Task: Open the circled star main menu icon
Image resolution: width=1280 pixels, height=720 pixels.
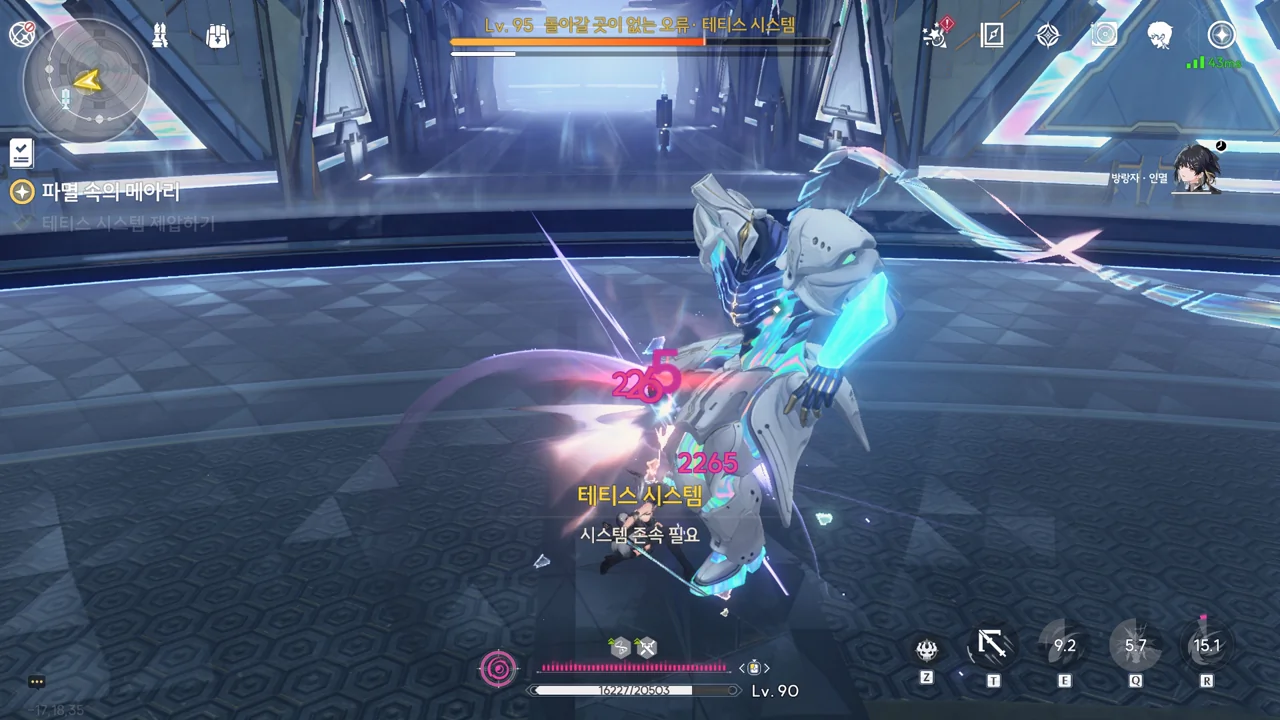Action: click(x=1221, y=35)
